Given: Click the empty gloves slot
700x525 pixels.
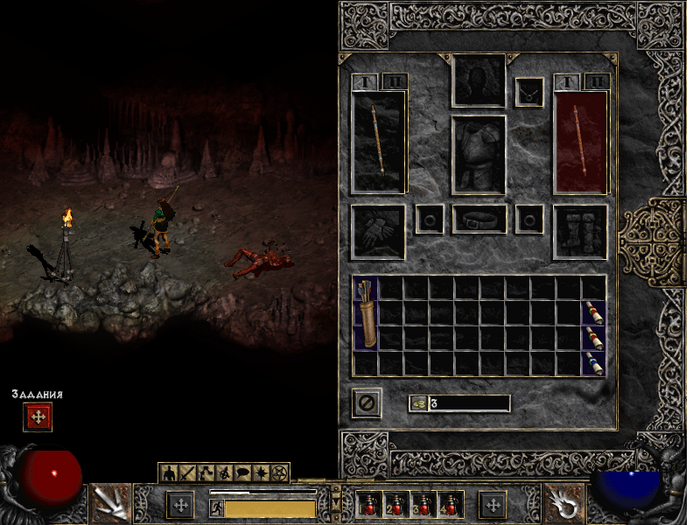Looking at the screenshot, I should tap(379, 230).
